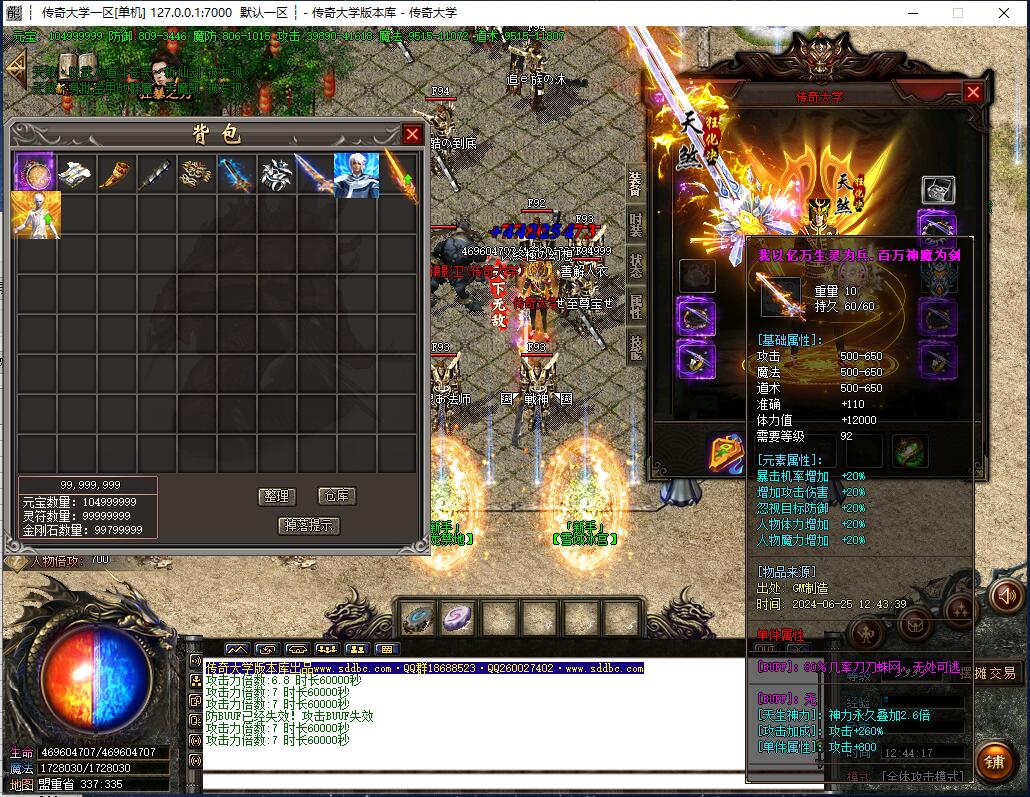This screenshot has height=797, width=1030.
Task: Switch to the 时装 fashion tab
Action: click(636, 225)
